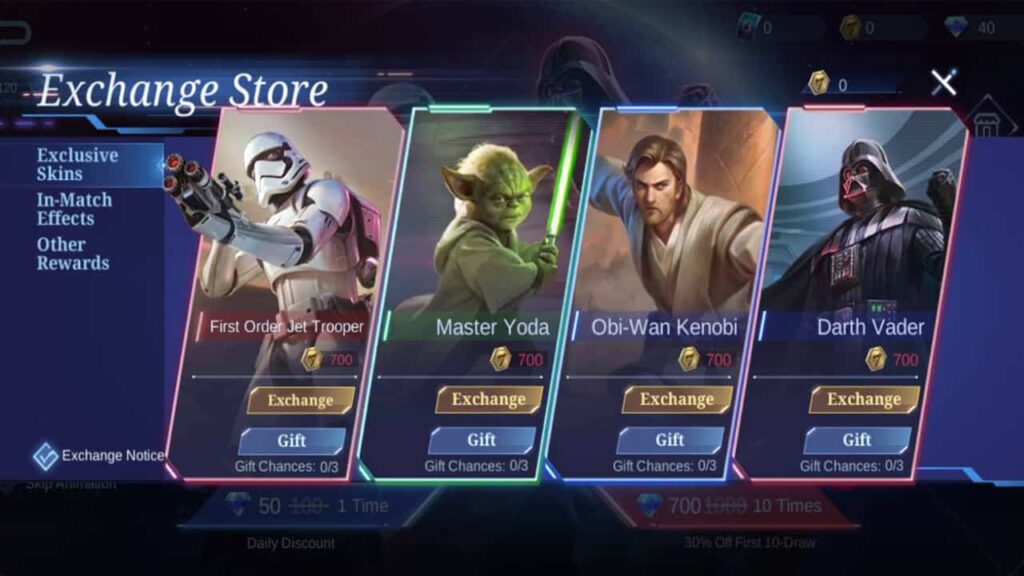Exchange for First Order Jet Trooper skin
Screen dimensions: 1024x576
pos(300,400)
